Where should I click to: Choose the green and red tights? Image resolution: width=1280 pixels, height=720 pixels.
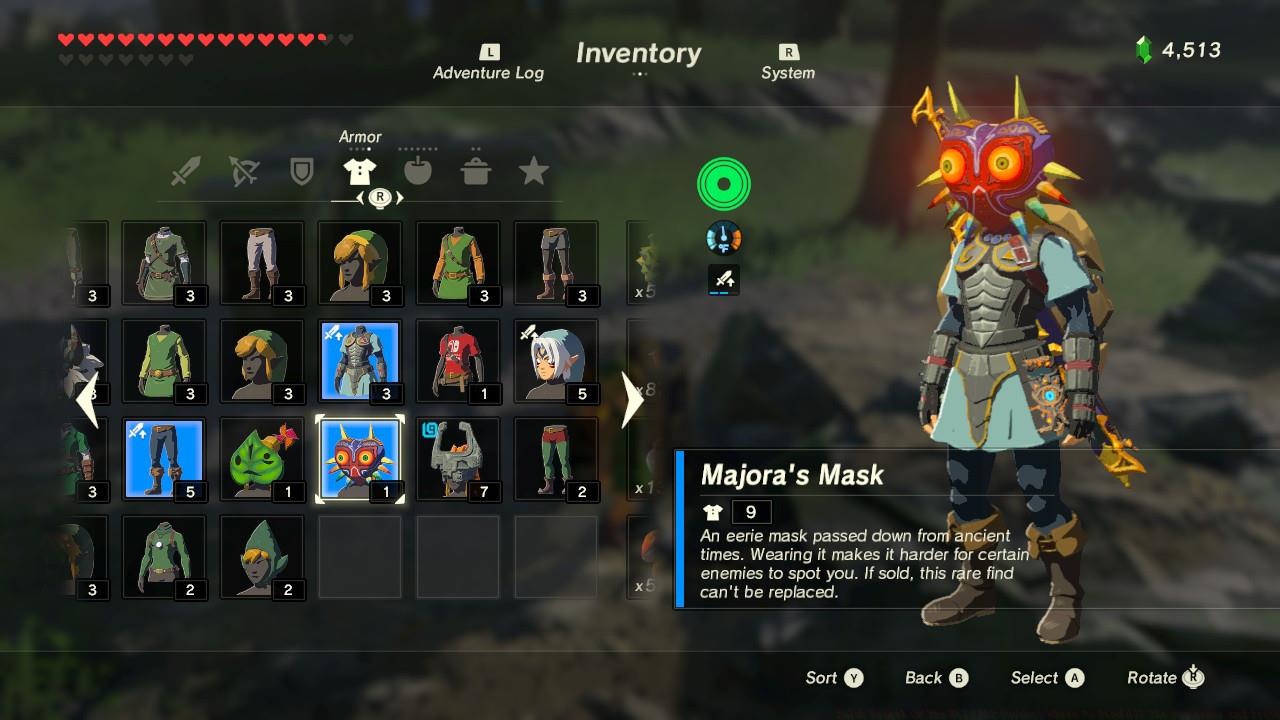[x=556, y=459]
